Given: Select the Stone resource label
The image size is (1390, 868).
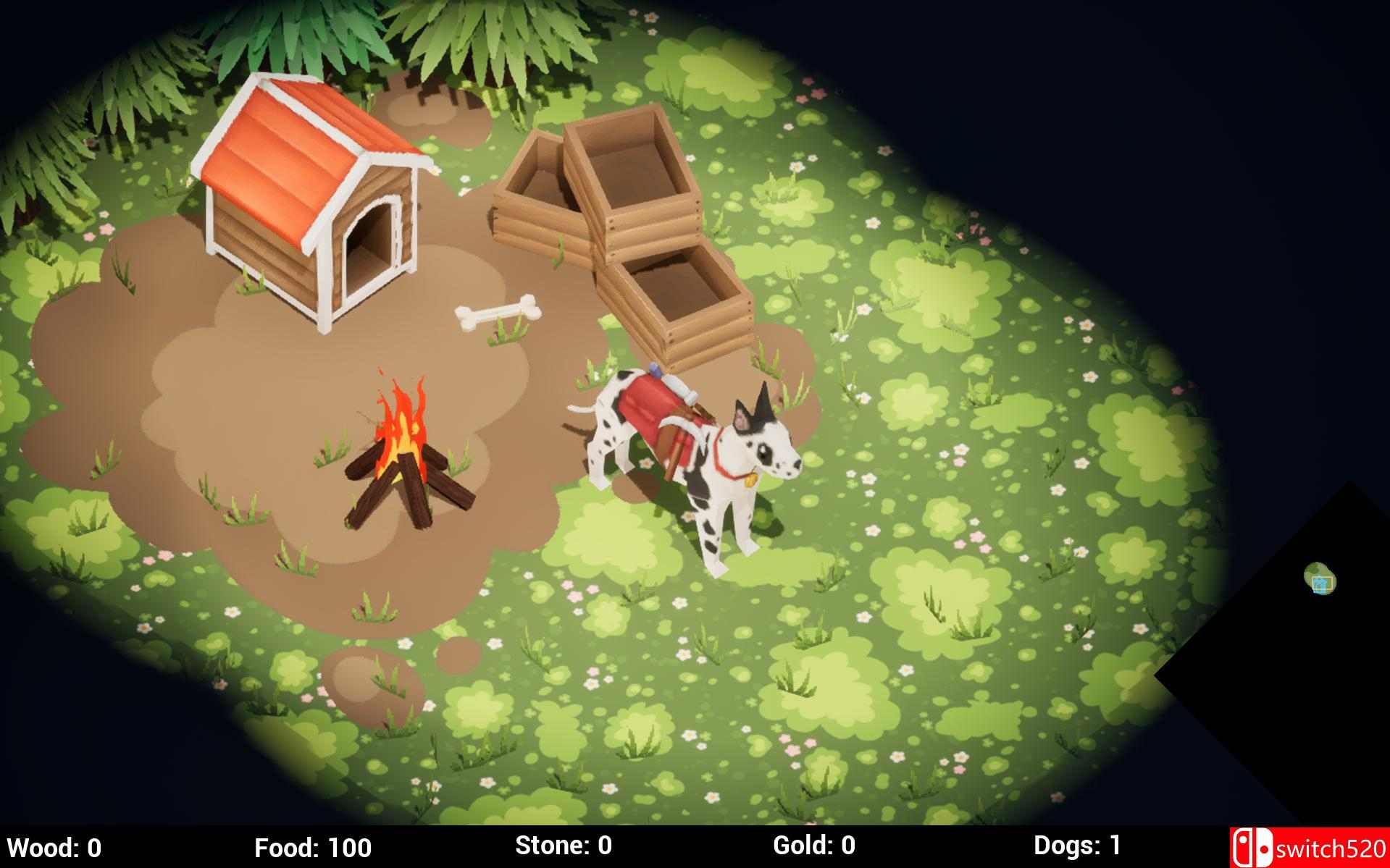Looking at the screenshot, I should [564, 846].
